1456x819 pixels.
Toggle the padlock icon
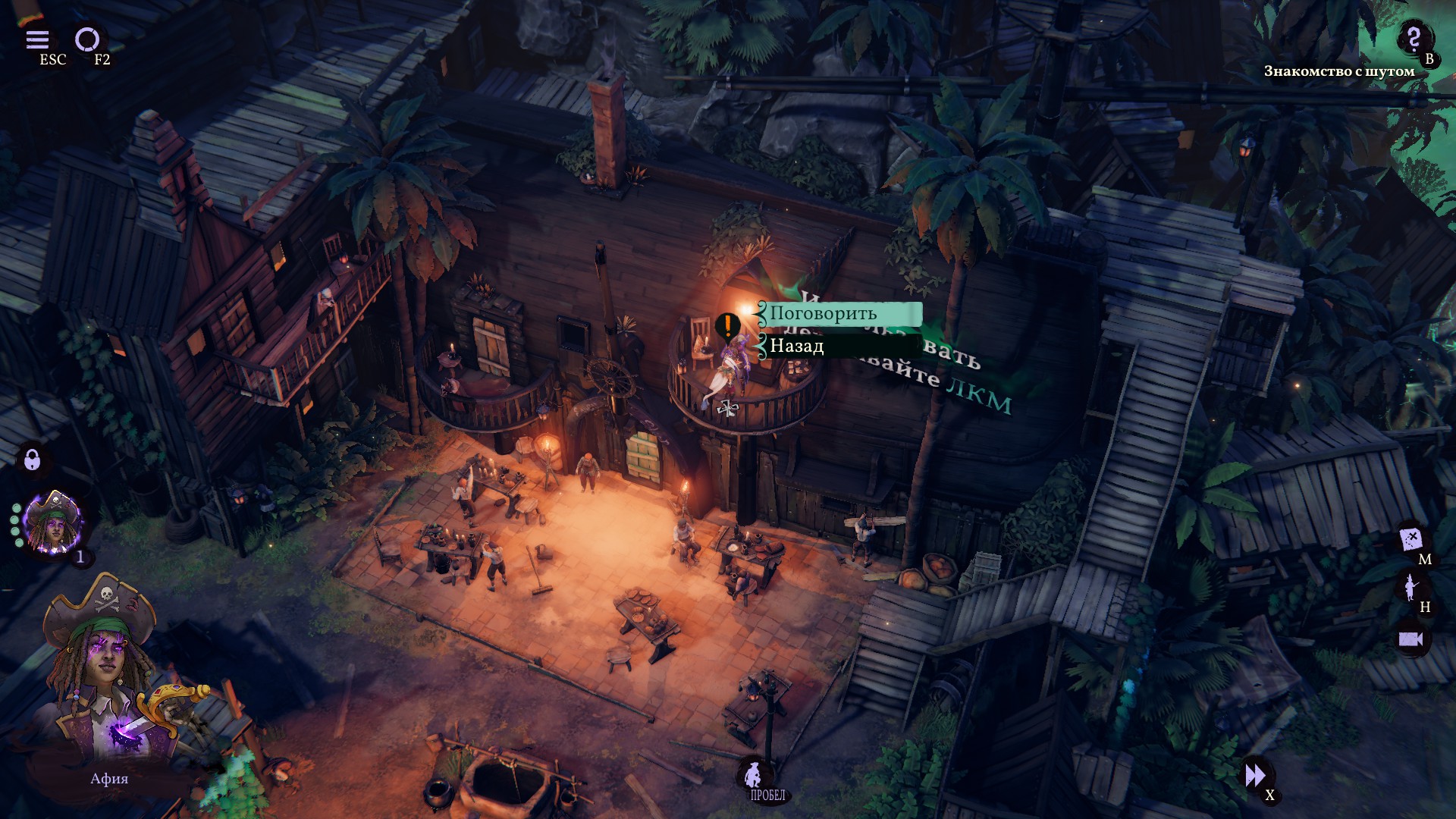32,459
